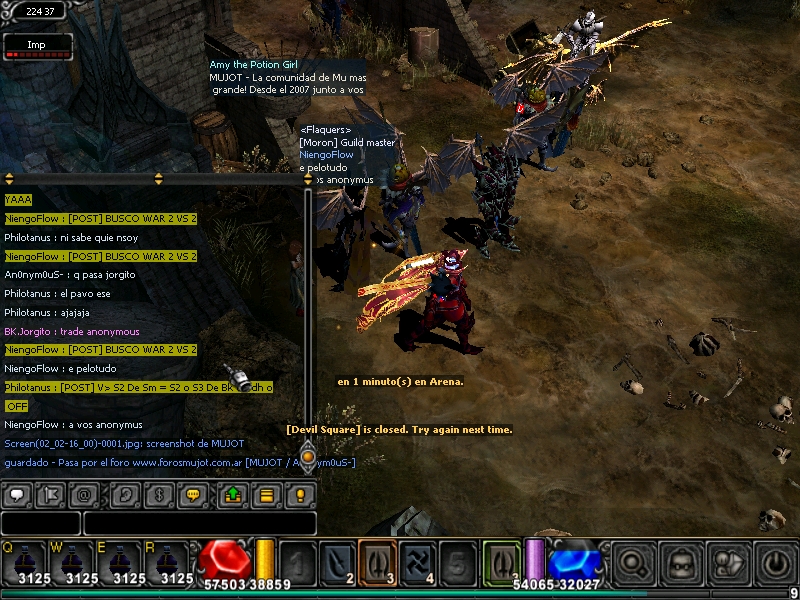Toggle the ear whisper button

coord(125,495)
